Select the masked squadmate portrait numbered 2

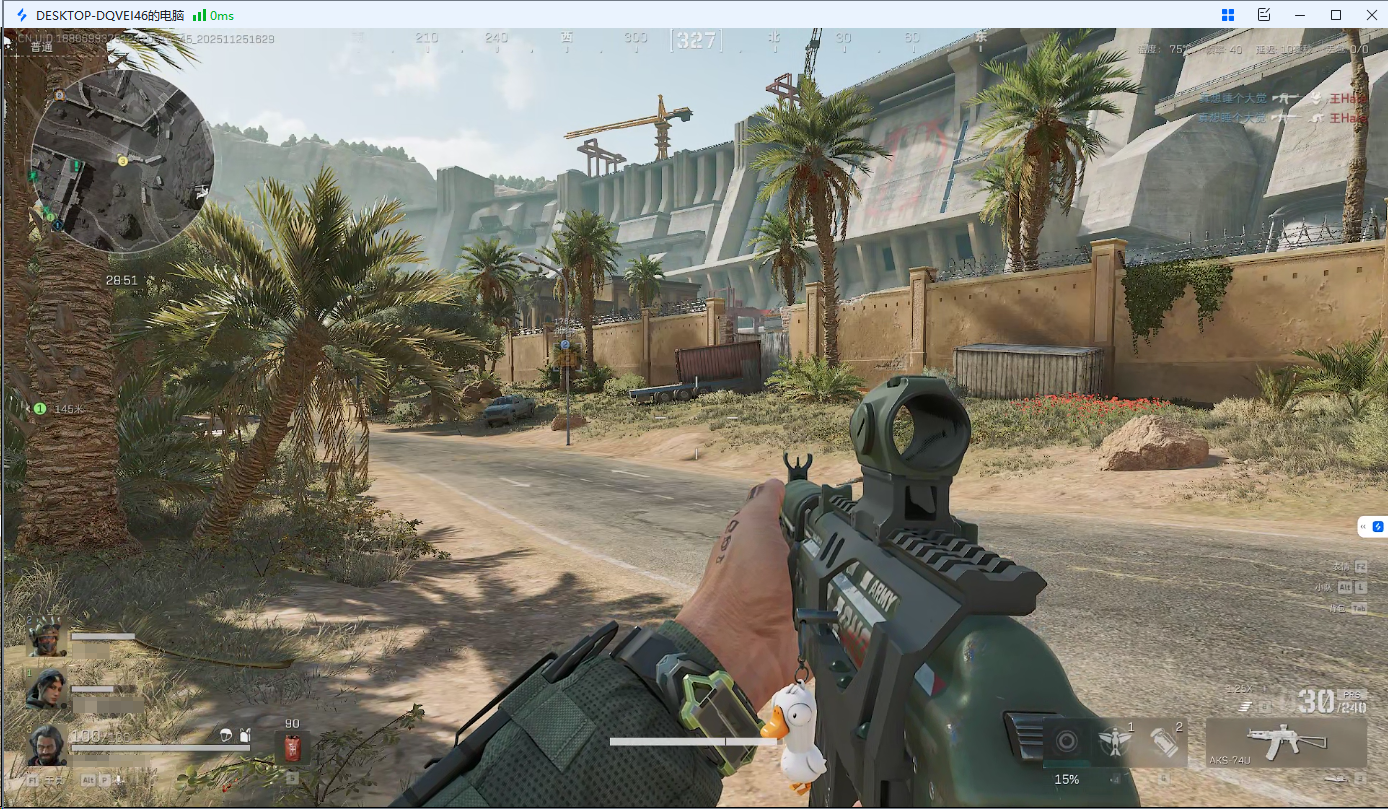pos(45,637)
